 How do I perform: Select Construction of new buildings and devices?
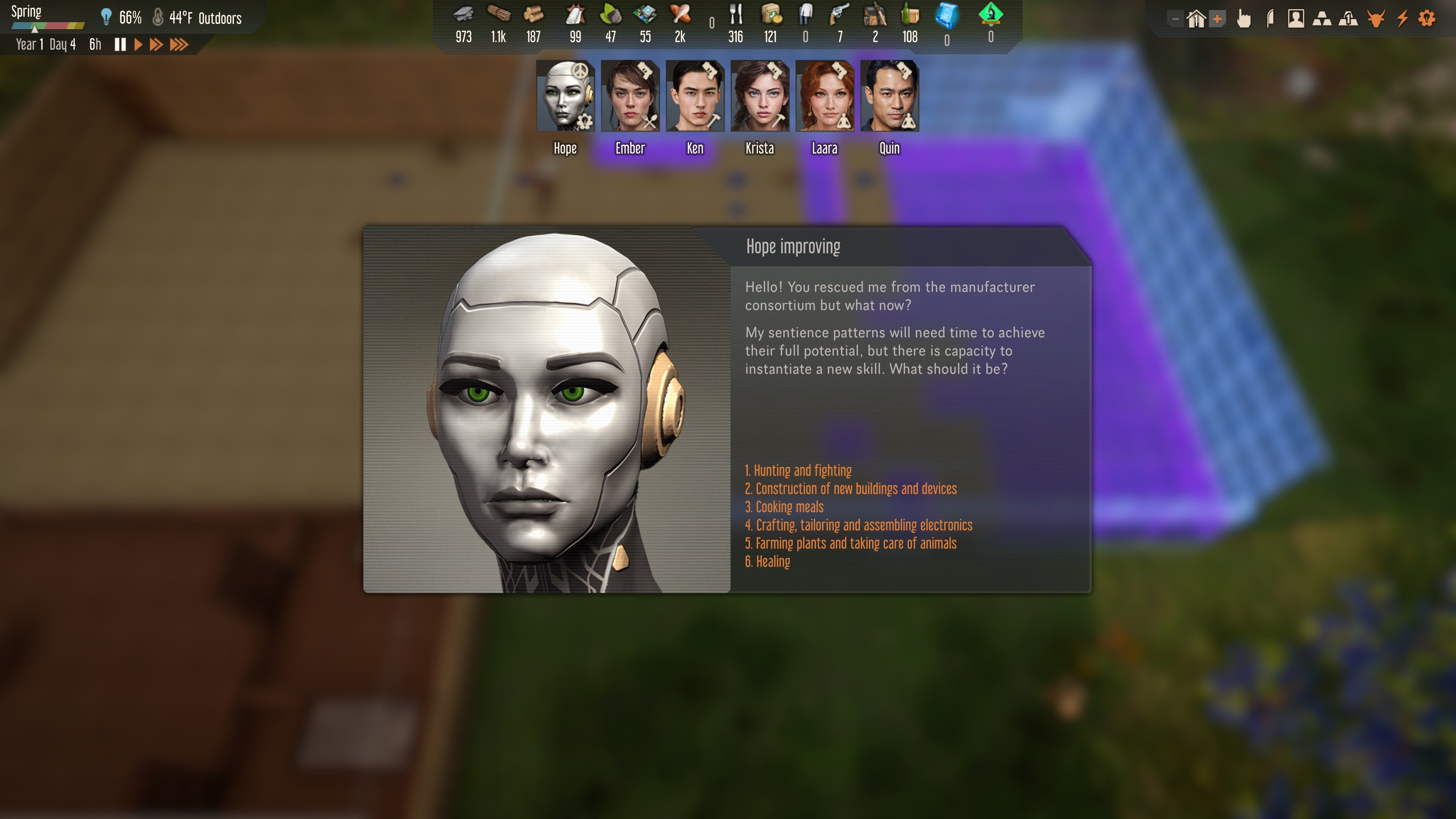click(850, 488)
